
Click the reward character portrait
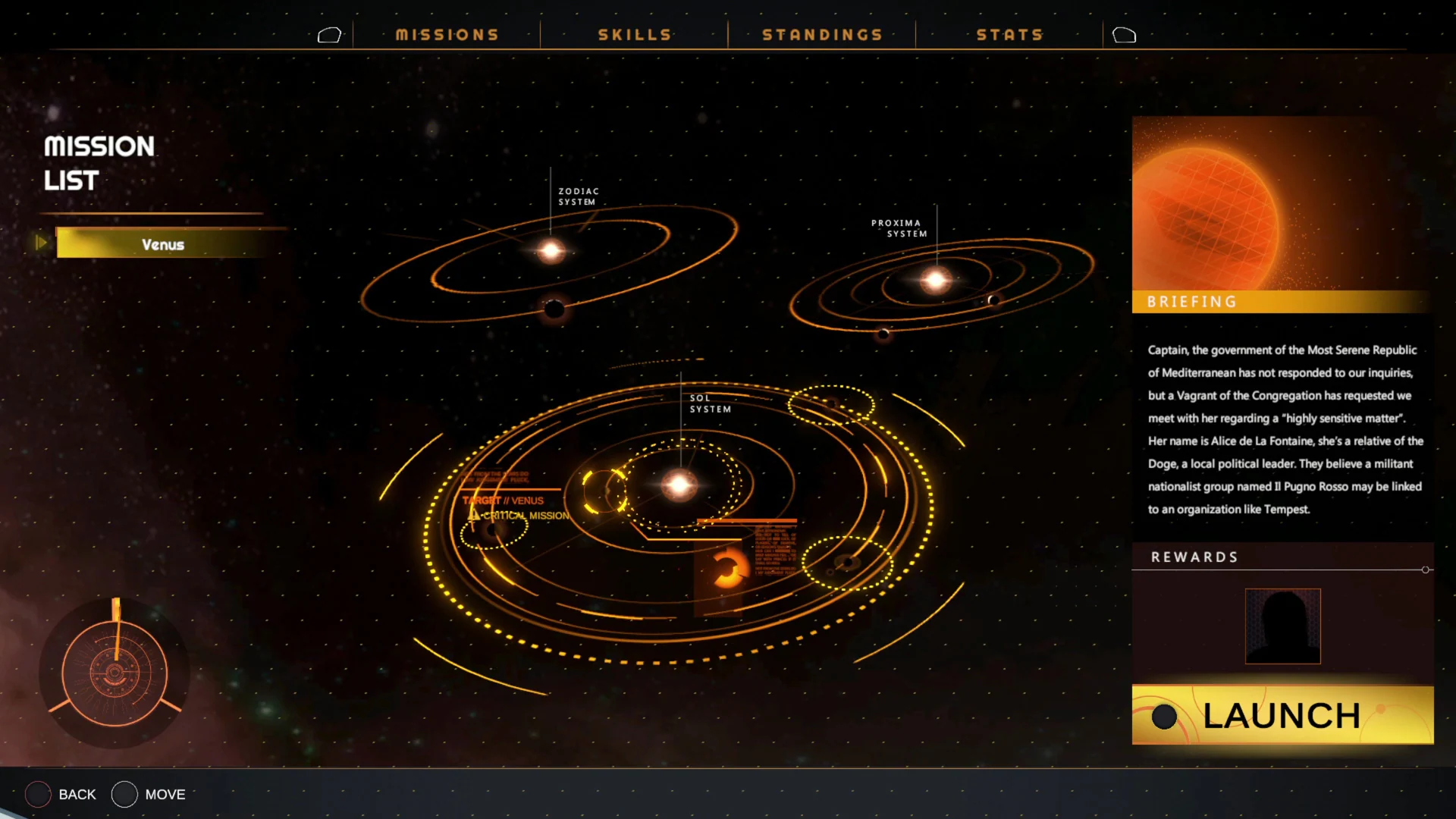[1282, 626]
